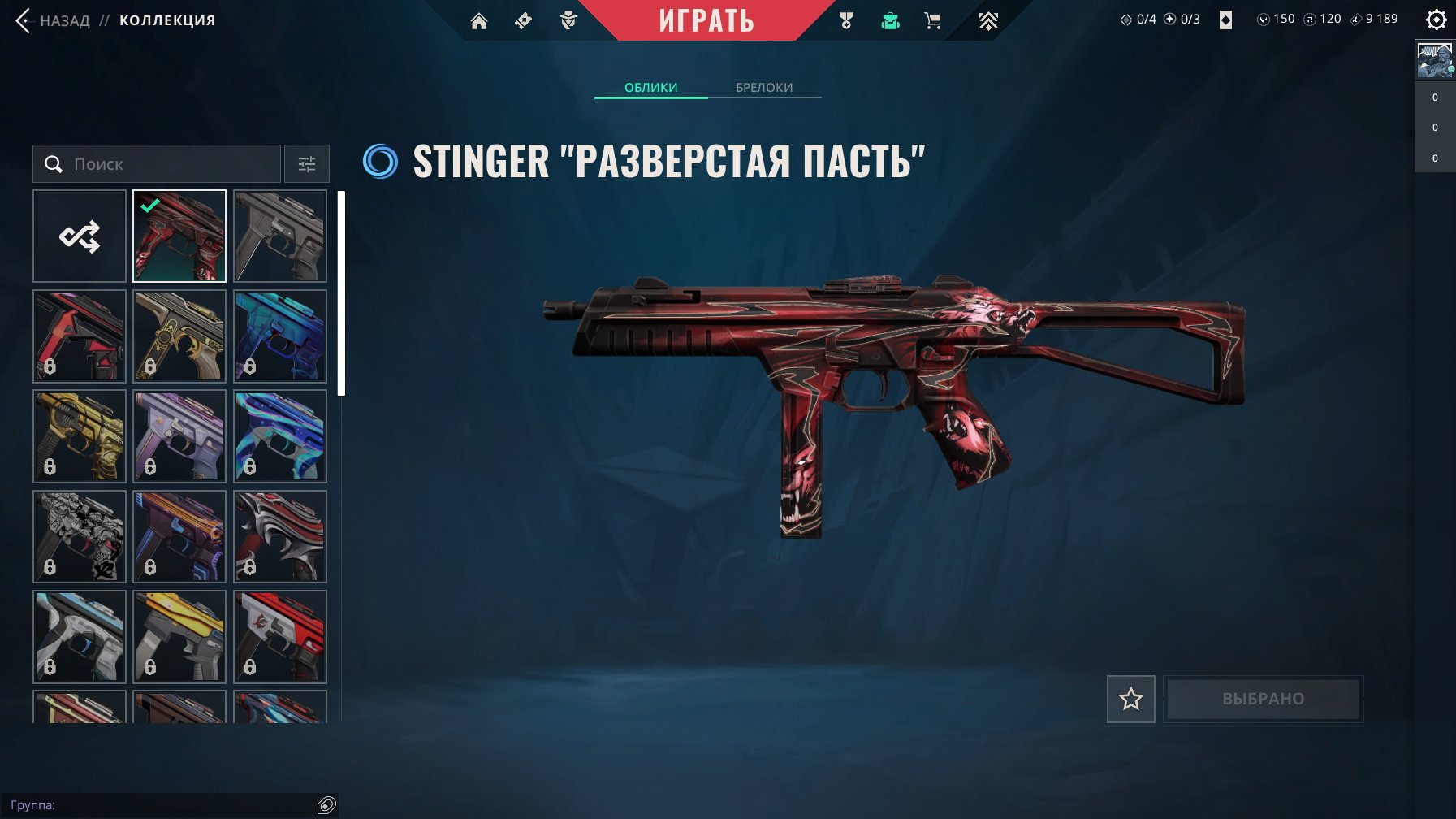Choose the random skin shuffle tile

point(80,236)
